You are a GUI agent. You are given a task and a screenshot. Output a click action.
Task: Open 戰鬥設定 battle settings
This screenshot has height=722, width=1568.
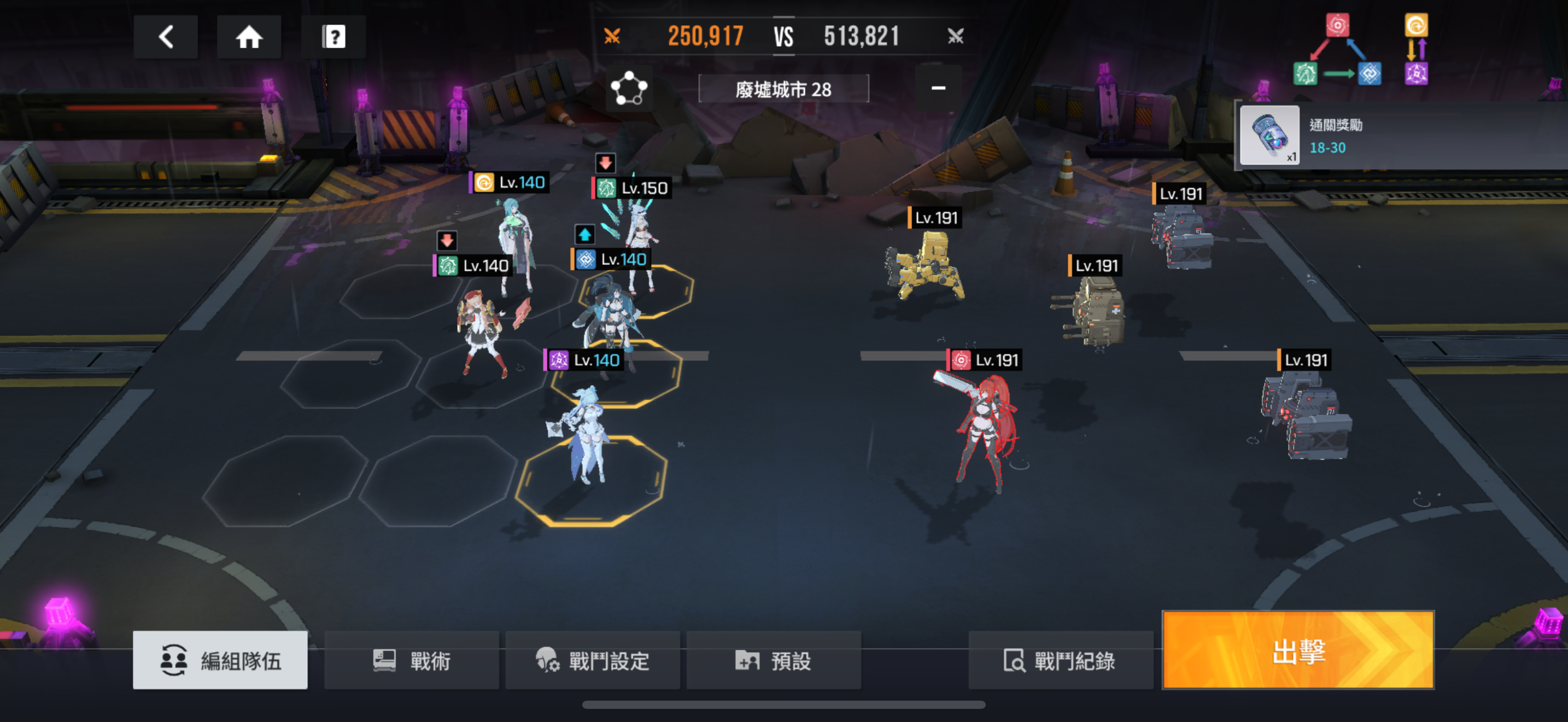pos(592,660)
